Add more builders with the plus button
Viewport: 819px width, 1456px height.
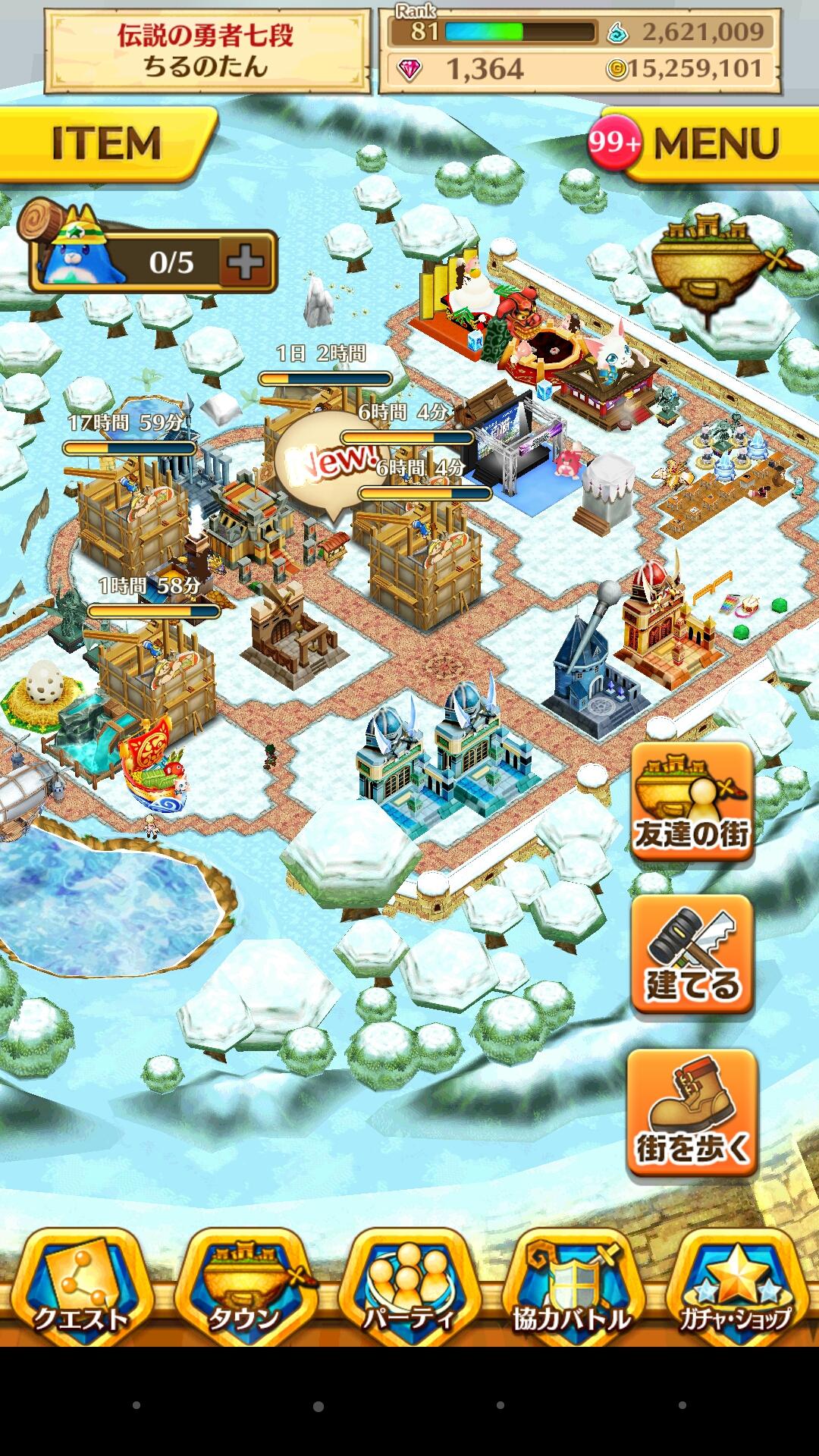[x=246, y=262]
